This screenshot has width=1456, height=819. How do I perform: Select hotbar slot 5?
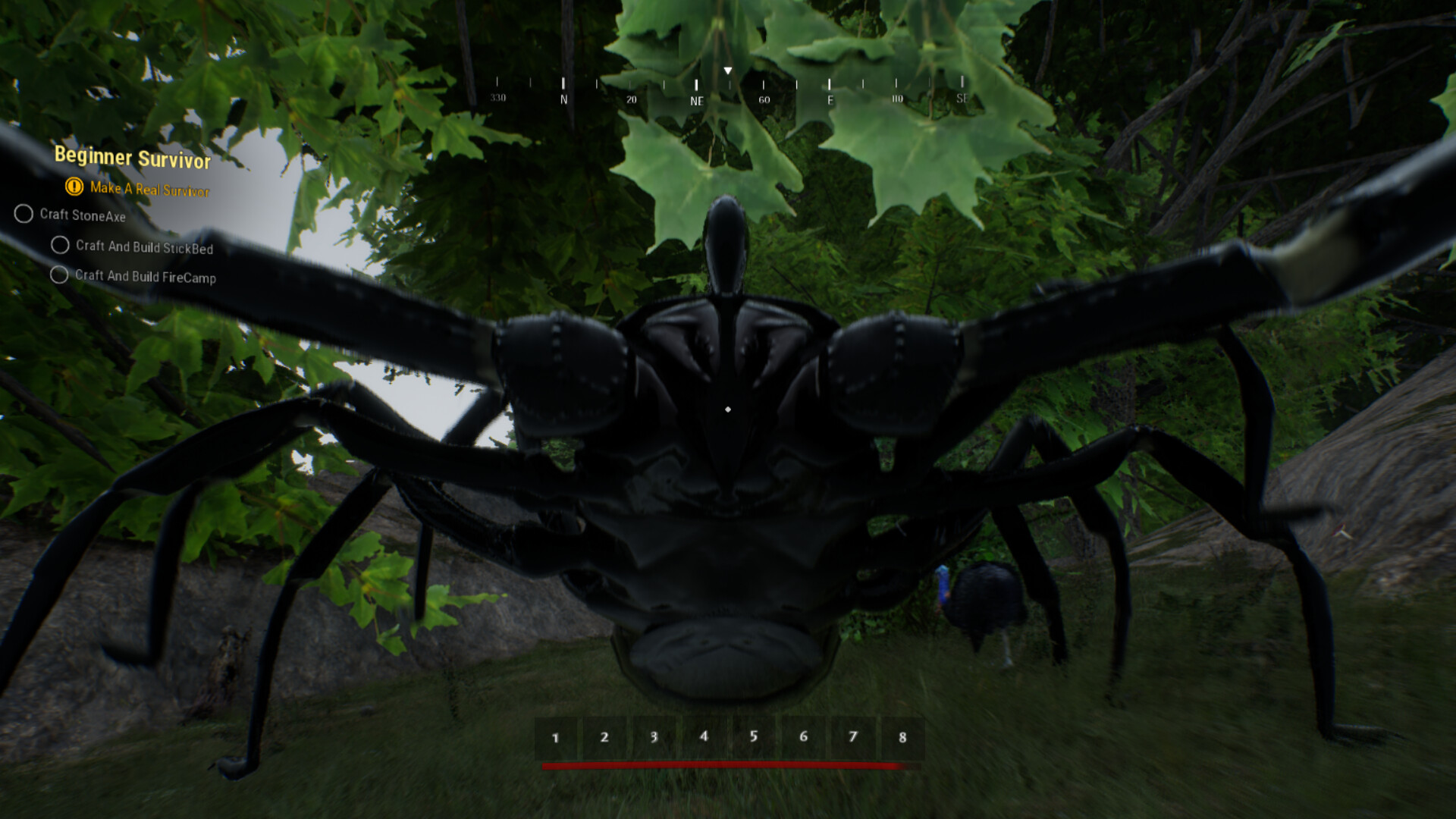tap(754, 736)
